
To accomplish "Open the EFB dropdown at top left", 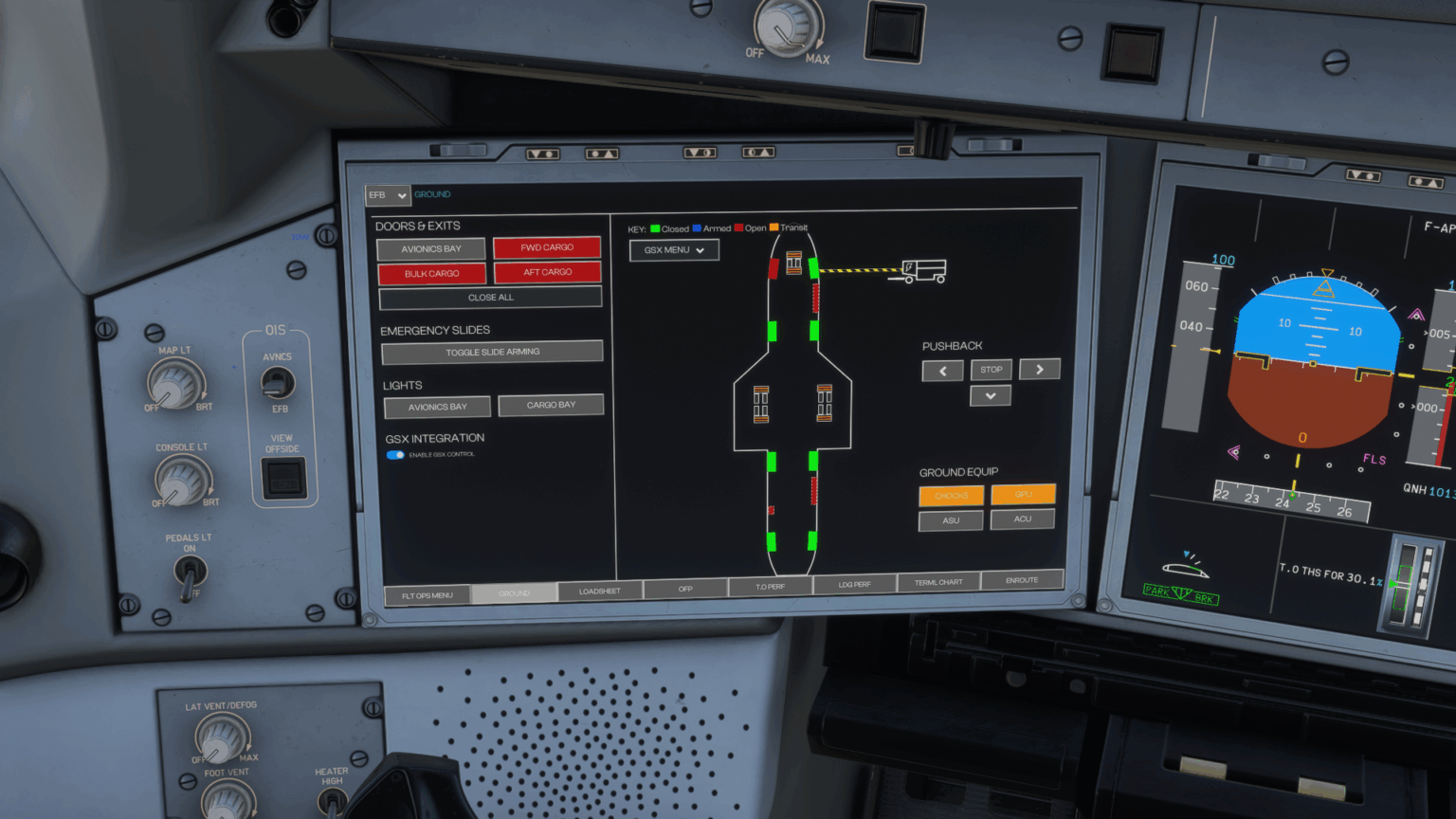I will coord(387,195).
